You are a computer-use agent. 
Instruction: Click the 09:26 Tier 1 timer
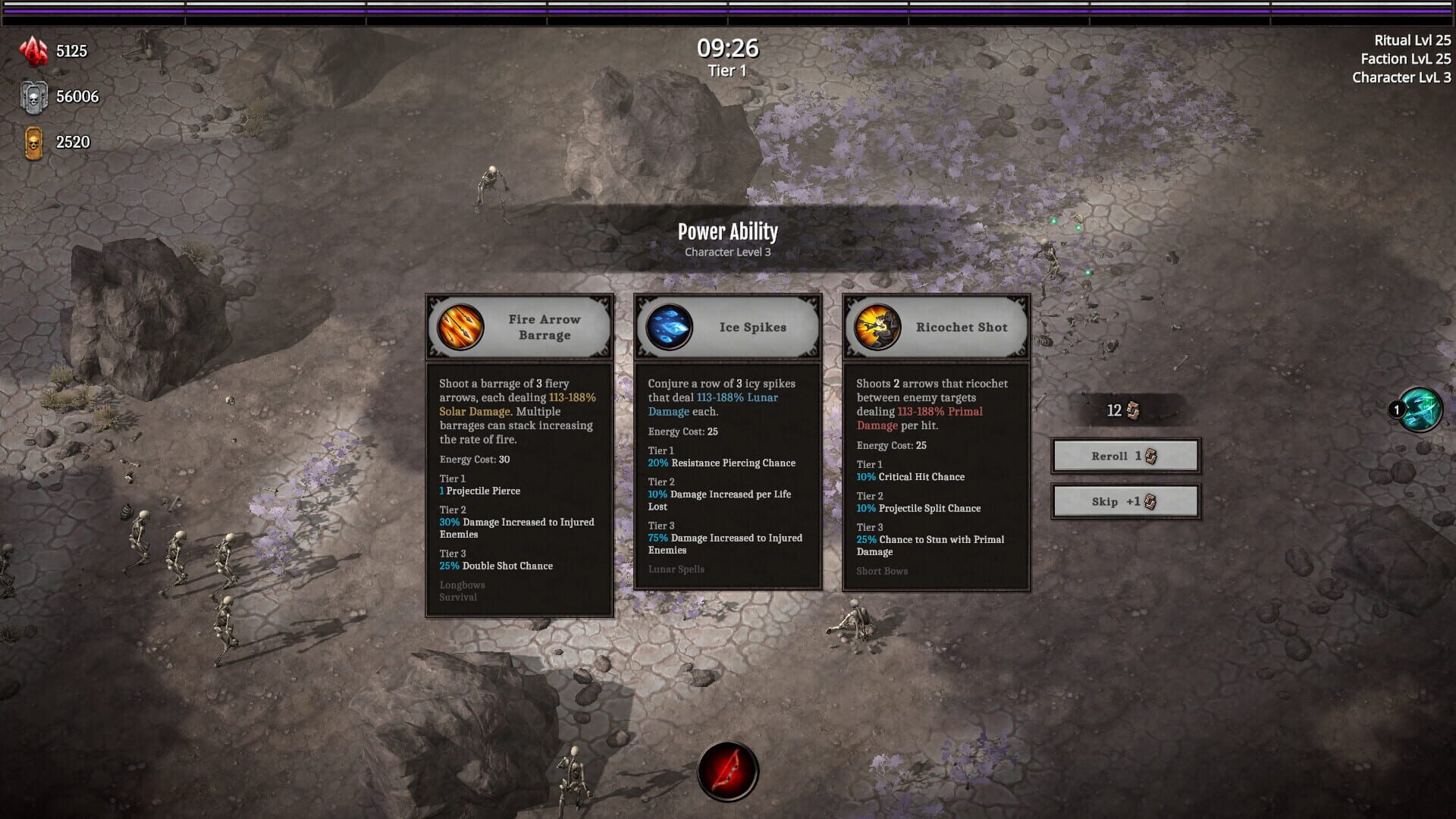pyautogui.click(x=728, y=55)
